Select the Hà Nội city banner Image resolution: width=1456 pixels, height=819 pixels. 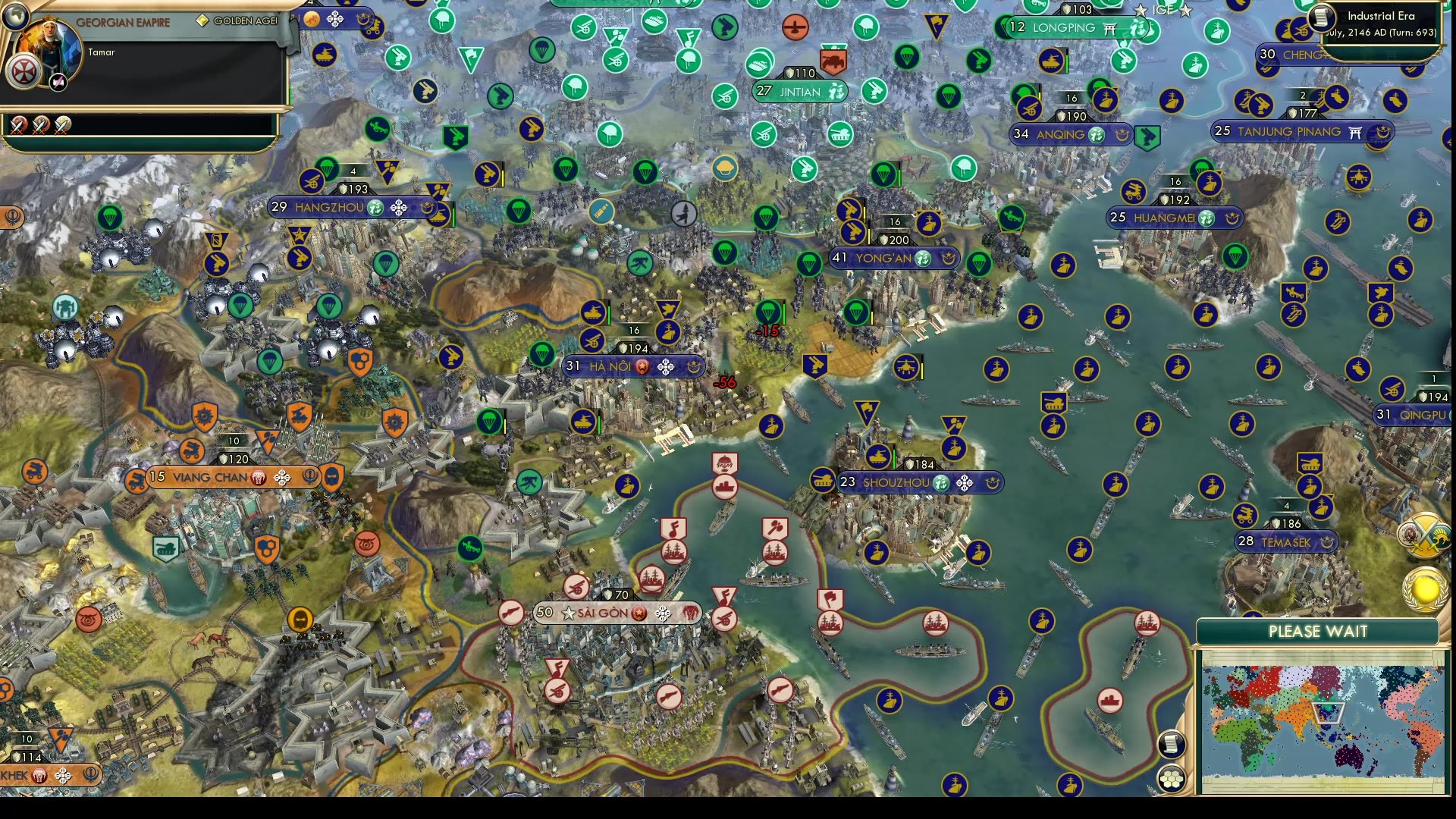point(607,366)
